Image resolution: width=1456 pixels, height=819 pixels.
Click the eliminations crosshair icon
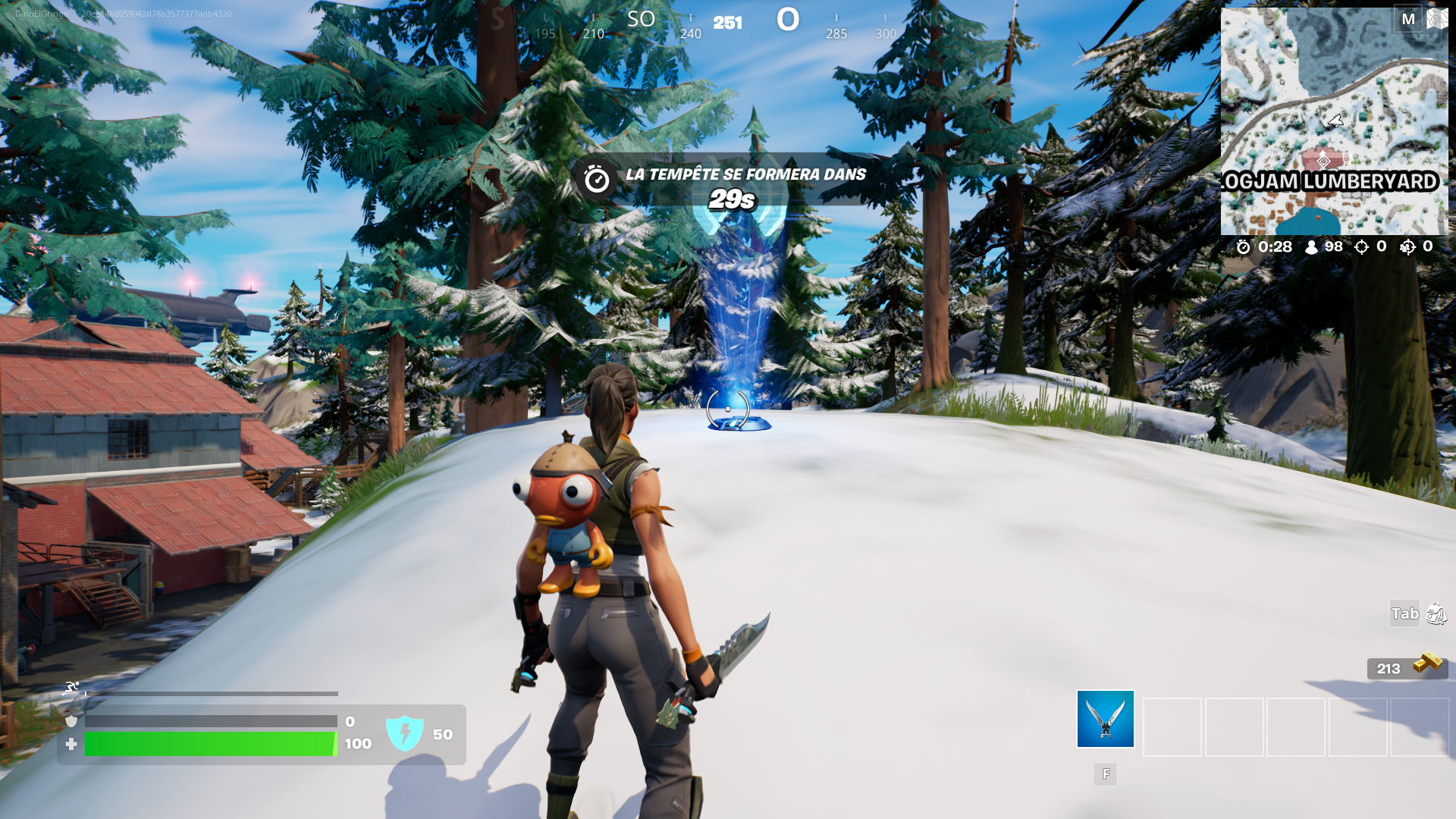coord(1363,246)
